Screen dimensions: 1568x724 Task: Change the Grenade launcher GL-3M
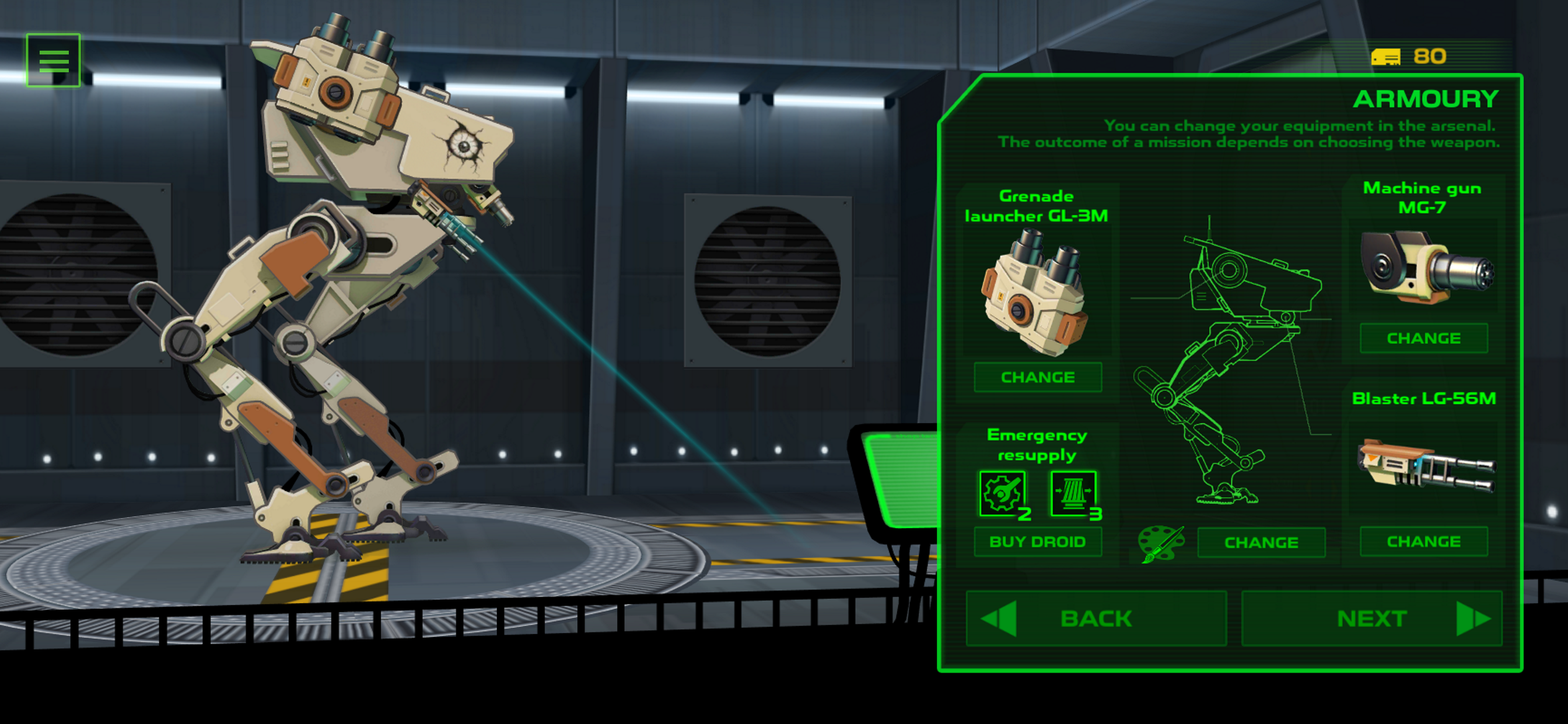tap(1037, 377)
